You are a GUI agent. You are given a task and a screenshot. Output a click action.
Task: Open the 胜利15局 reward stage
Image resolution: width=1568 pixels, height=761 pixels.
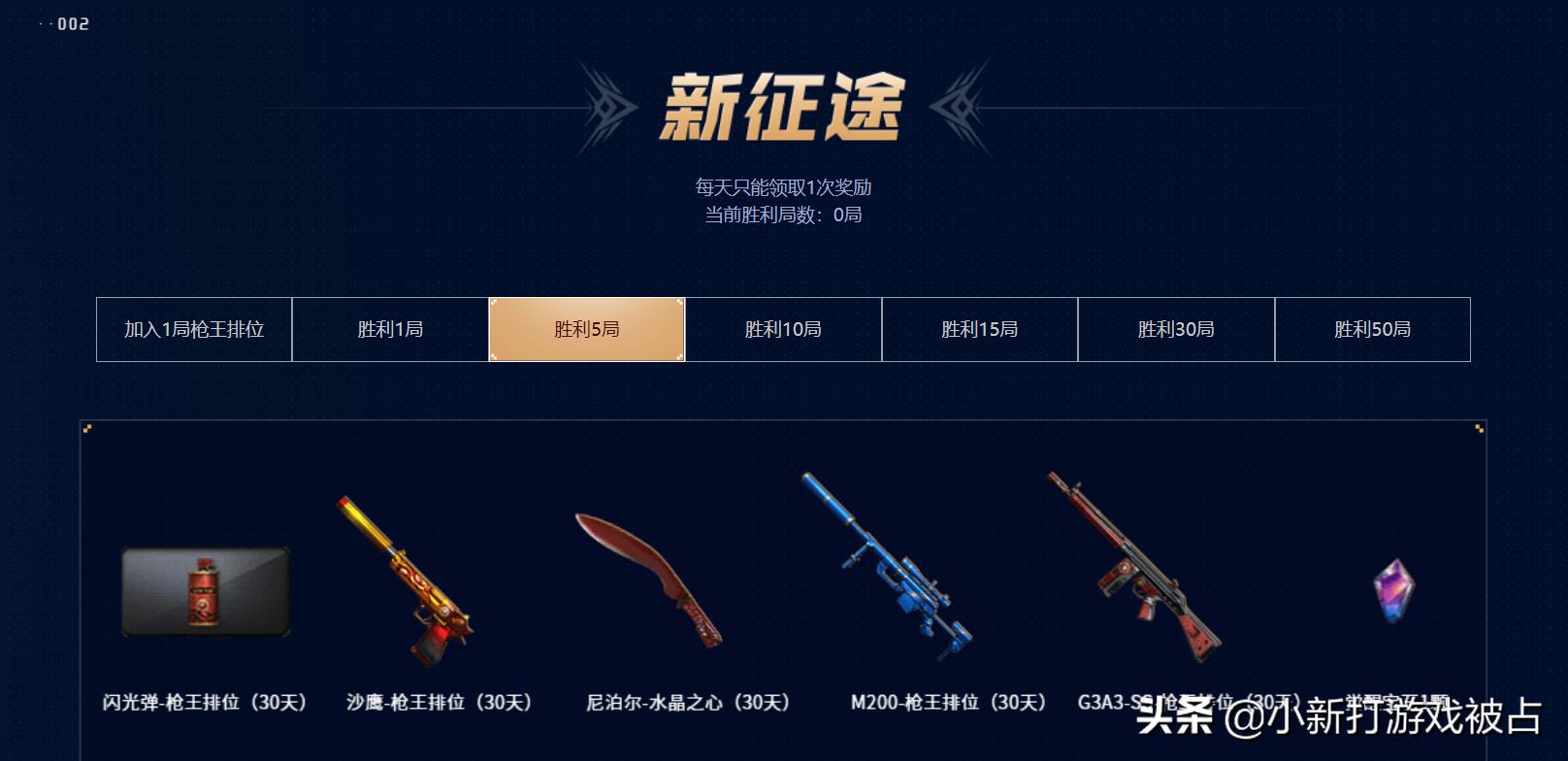[x=979, y=329]
